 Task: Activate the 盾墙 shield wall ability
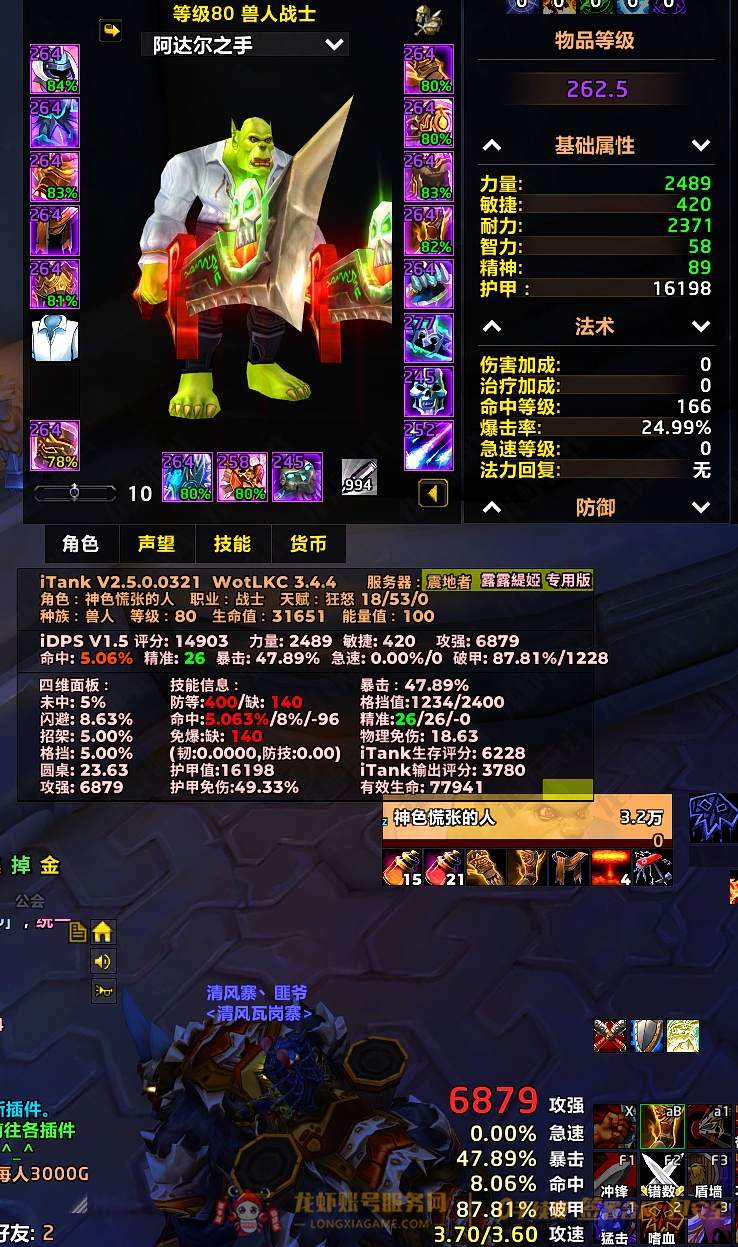(708, 1176)
